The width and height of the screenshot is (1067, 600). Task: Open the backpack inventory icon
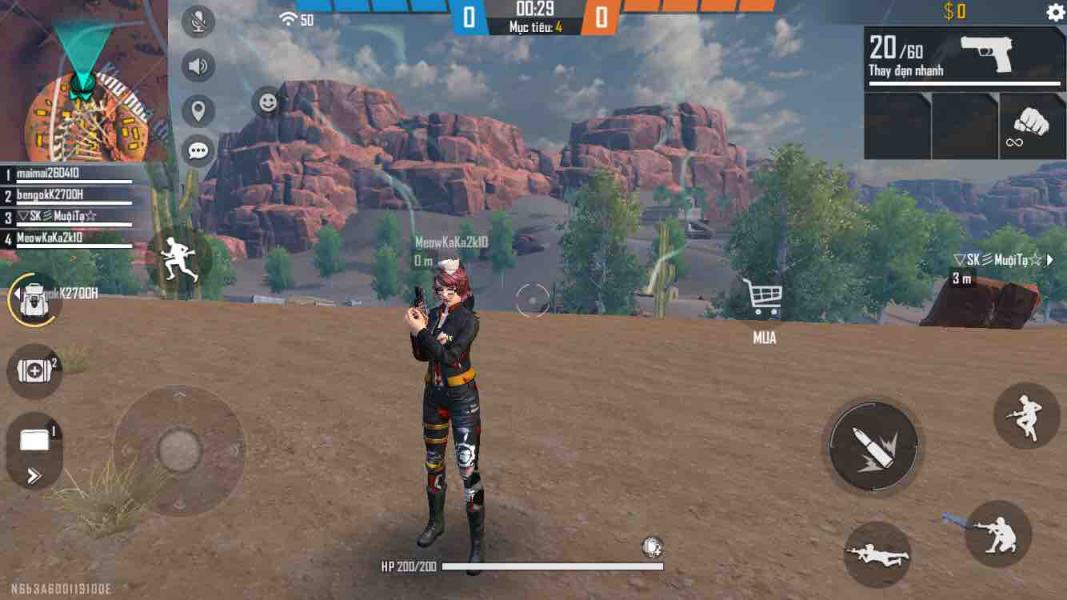[35, 300]
